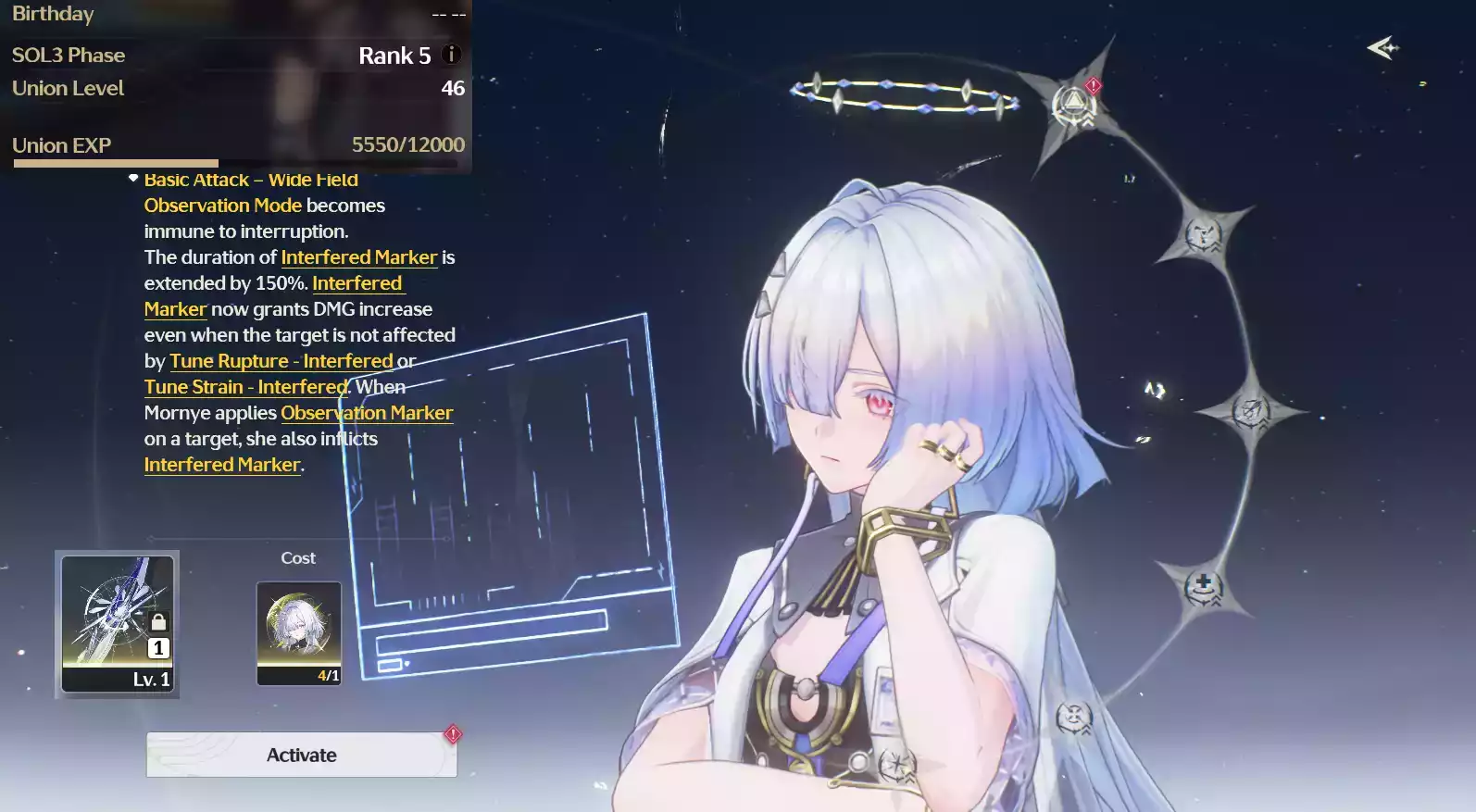
Task: Open the Observation Mode keyword link
Action: pyautogui.click(x=222, y=206)
